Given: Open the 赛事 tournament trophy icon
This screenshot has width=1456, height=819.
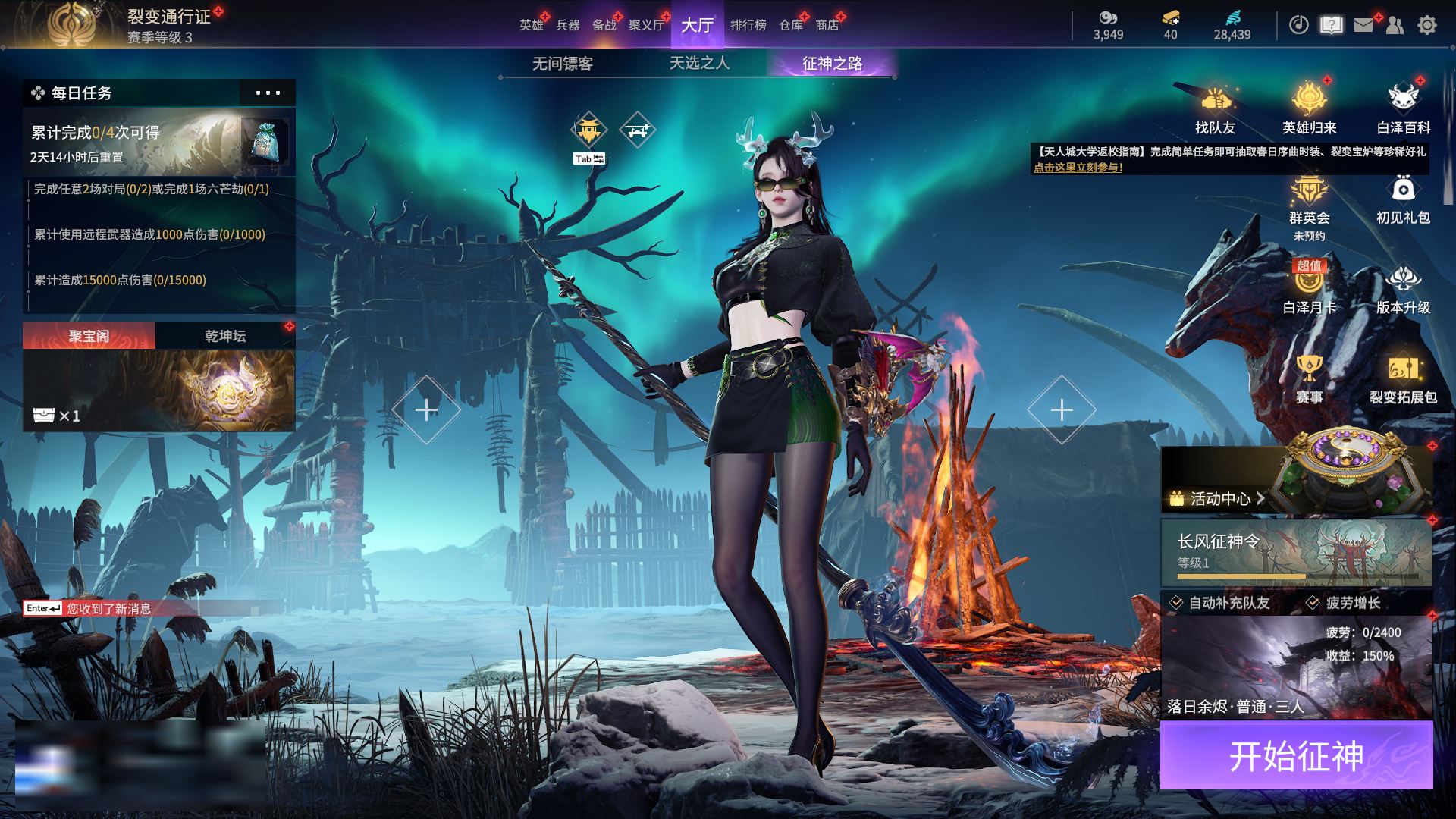Looking at the screenshot, I should [1309, 379].
